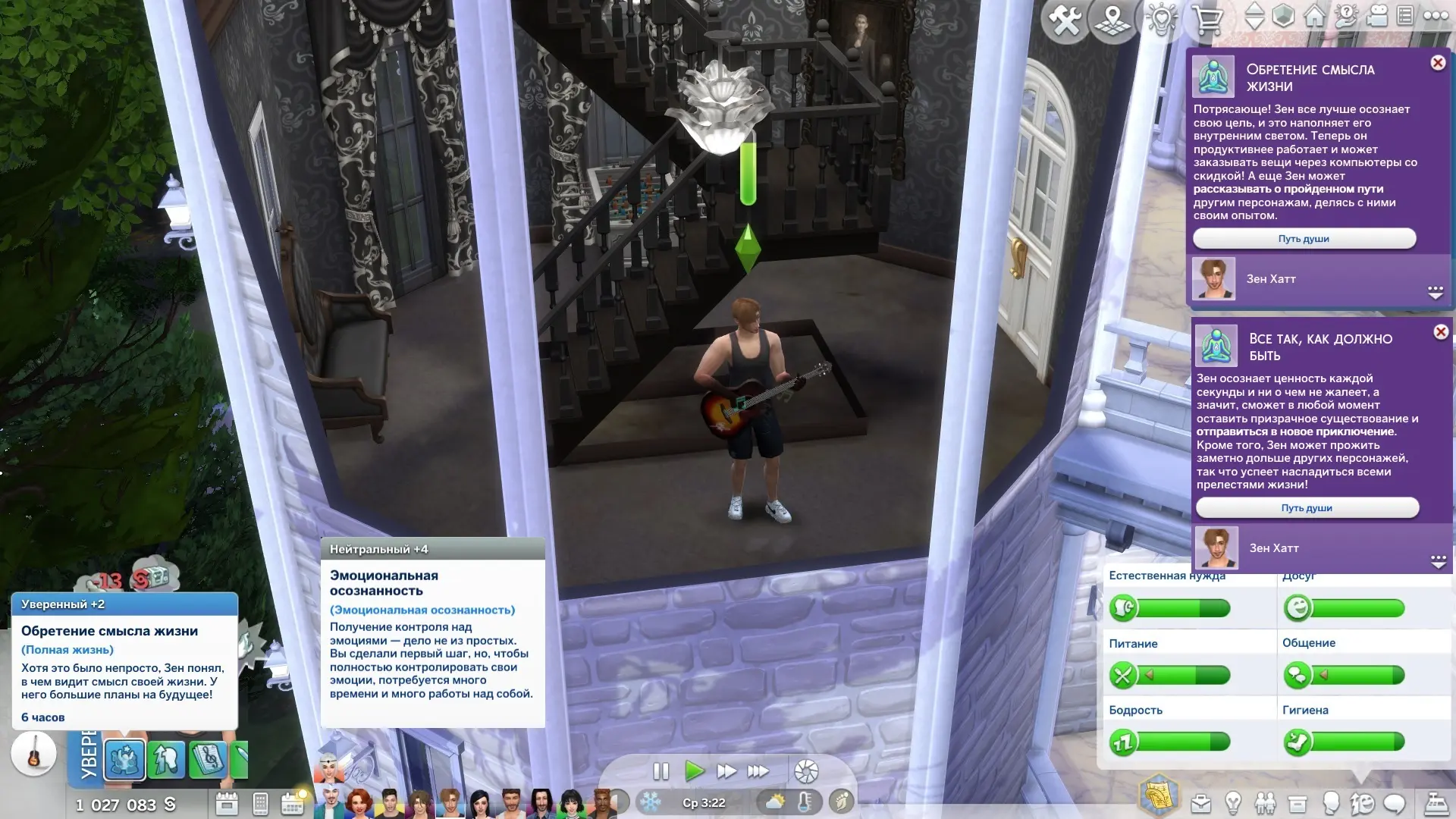Screen dimensions: 1456x819
Task: Set game speed to fast forward
Action: [726, 772]
